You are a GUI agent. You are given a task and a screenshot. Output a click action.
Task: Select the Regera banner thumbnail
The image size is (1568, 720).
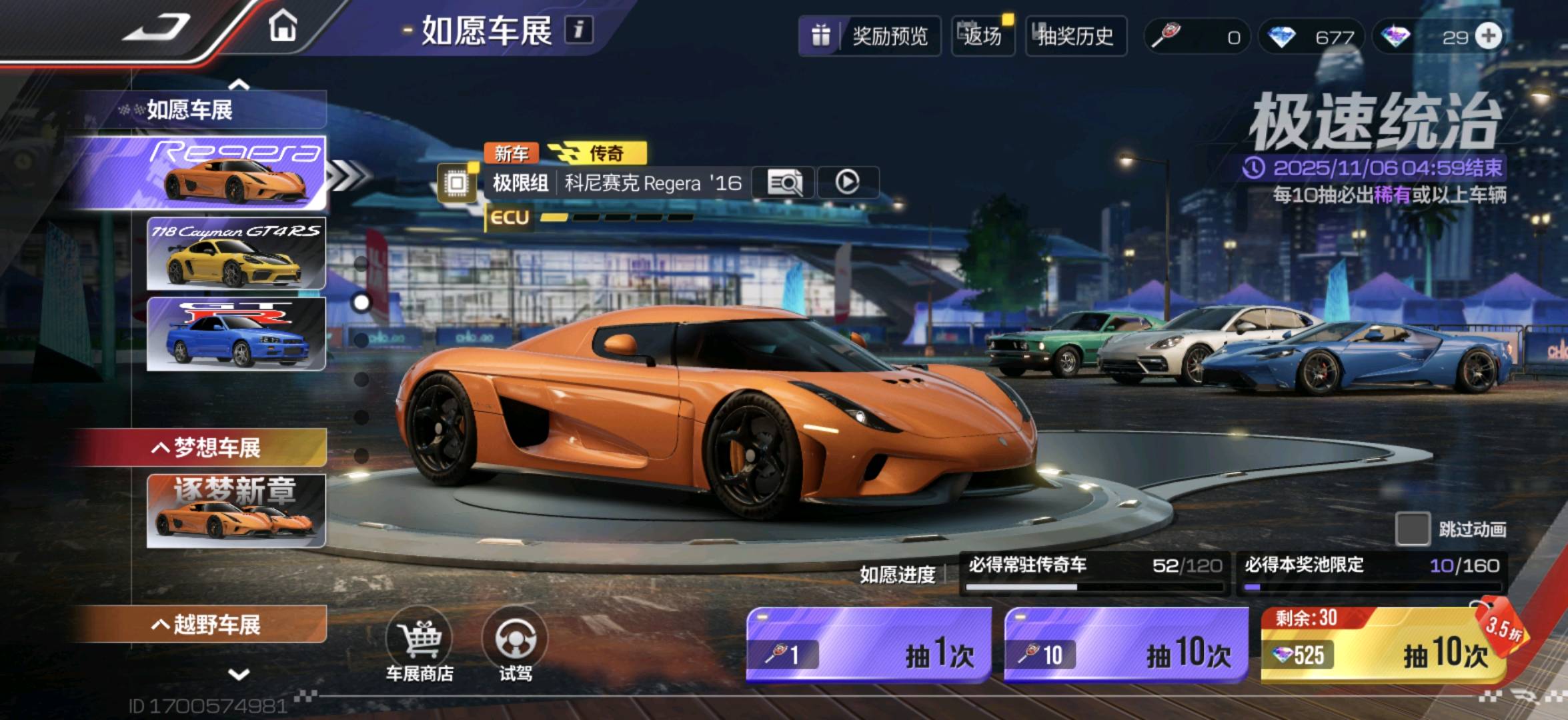tap(236, 172)
